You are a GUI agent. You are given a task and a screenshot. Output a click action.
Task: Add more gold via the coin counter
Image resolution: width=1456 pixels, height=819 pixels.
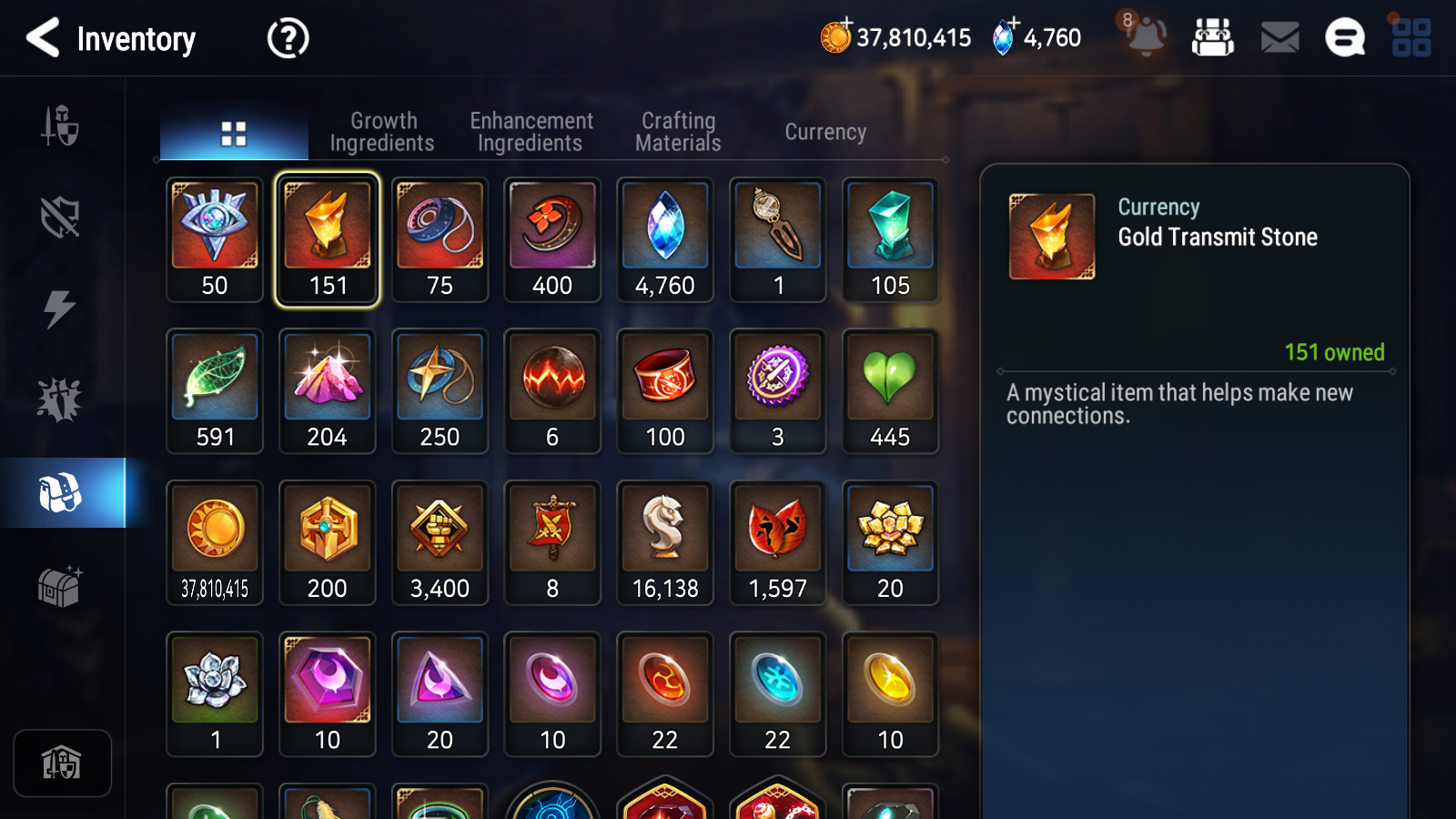(836, 36)
